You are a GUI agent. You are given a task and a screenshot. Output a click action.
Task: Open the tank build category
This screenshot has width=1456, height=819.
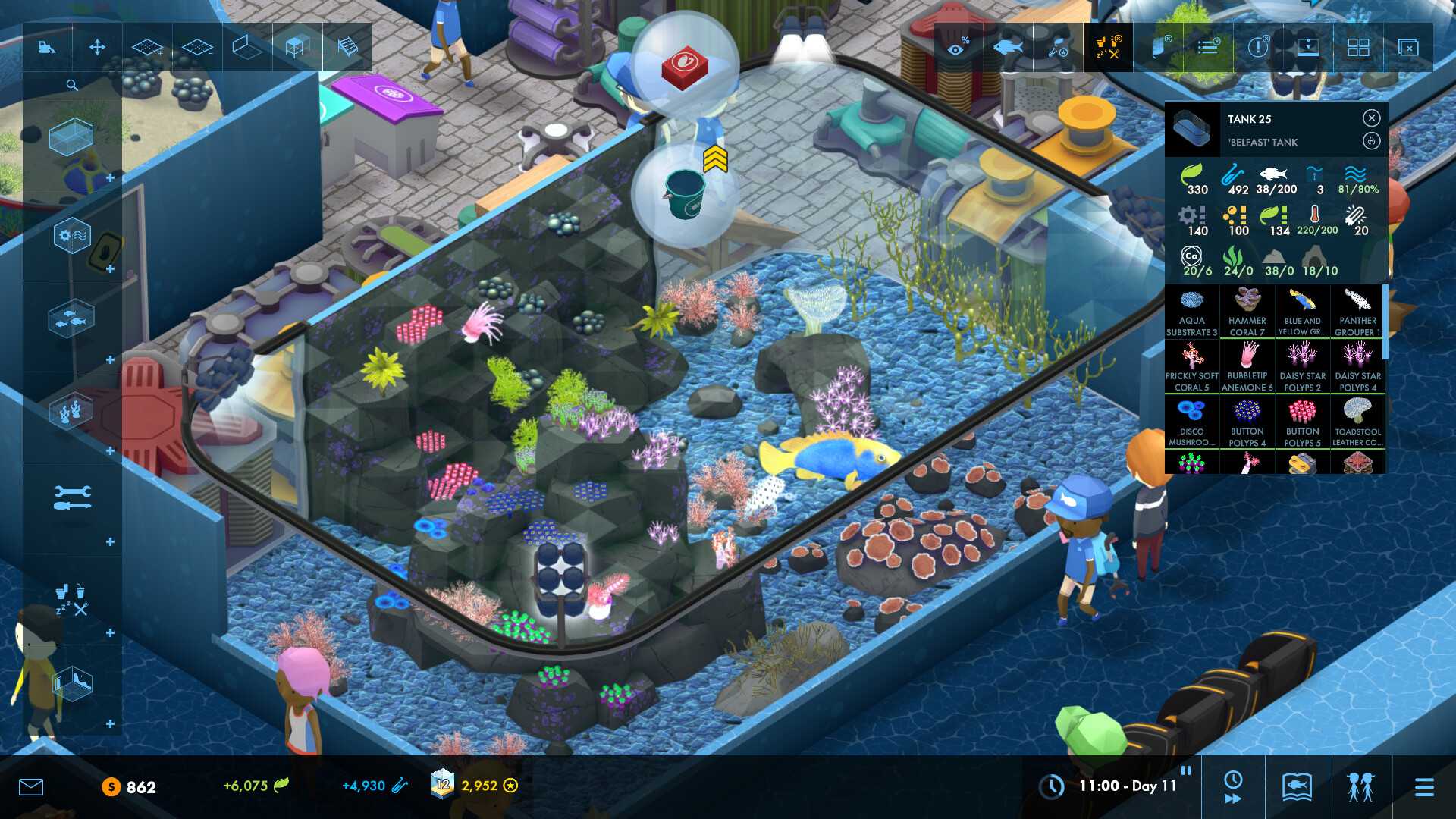coord(71,137)
